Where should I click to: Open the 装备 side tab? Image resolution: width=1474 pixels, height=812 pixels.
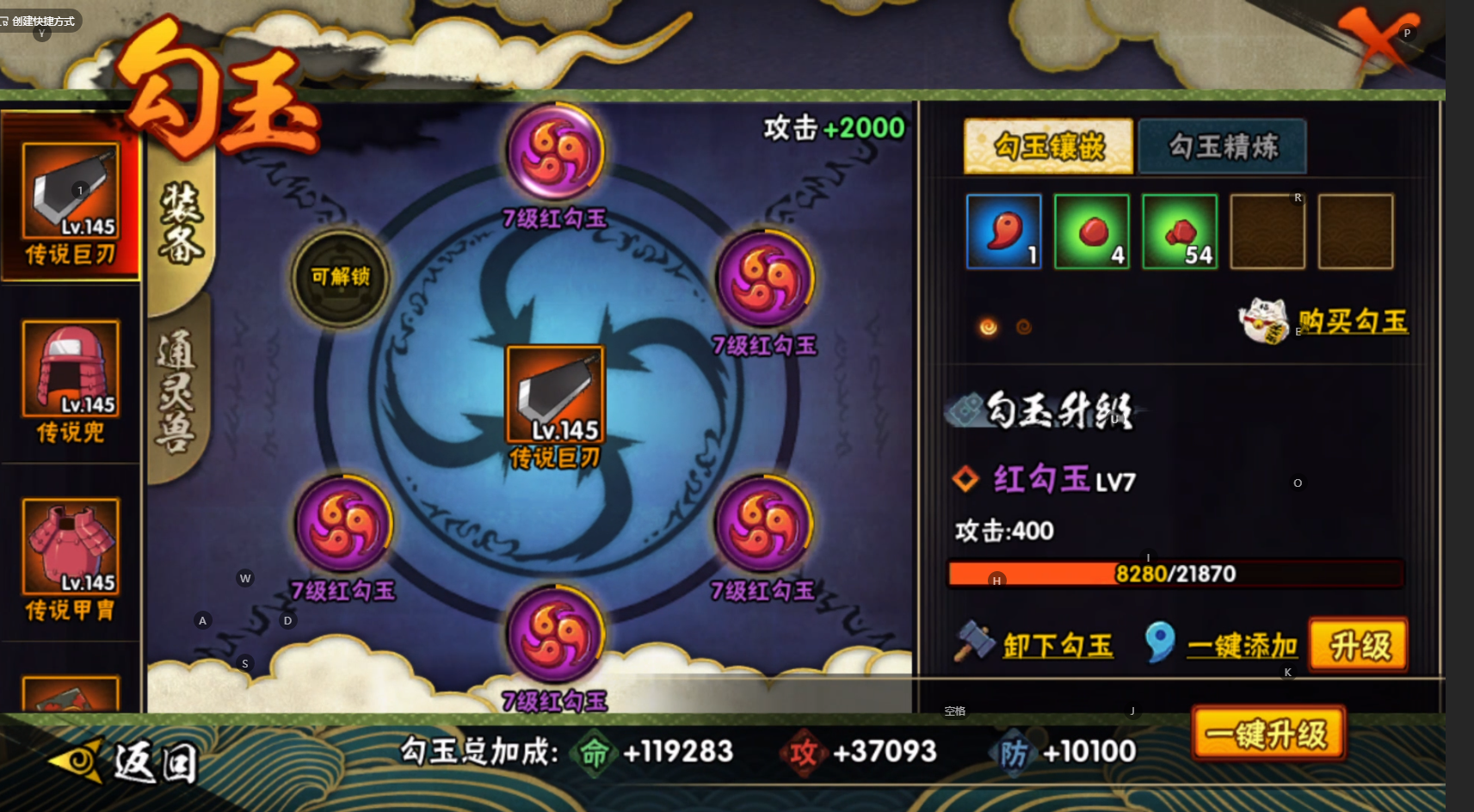tap(181, 224)
